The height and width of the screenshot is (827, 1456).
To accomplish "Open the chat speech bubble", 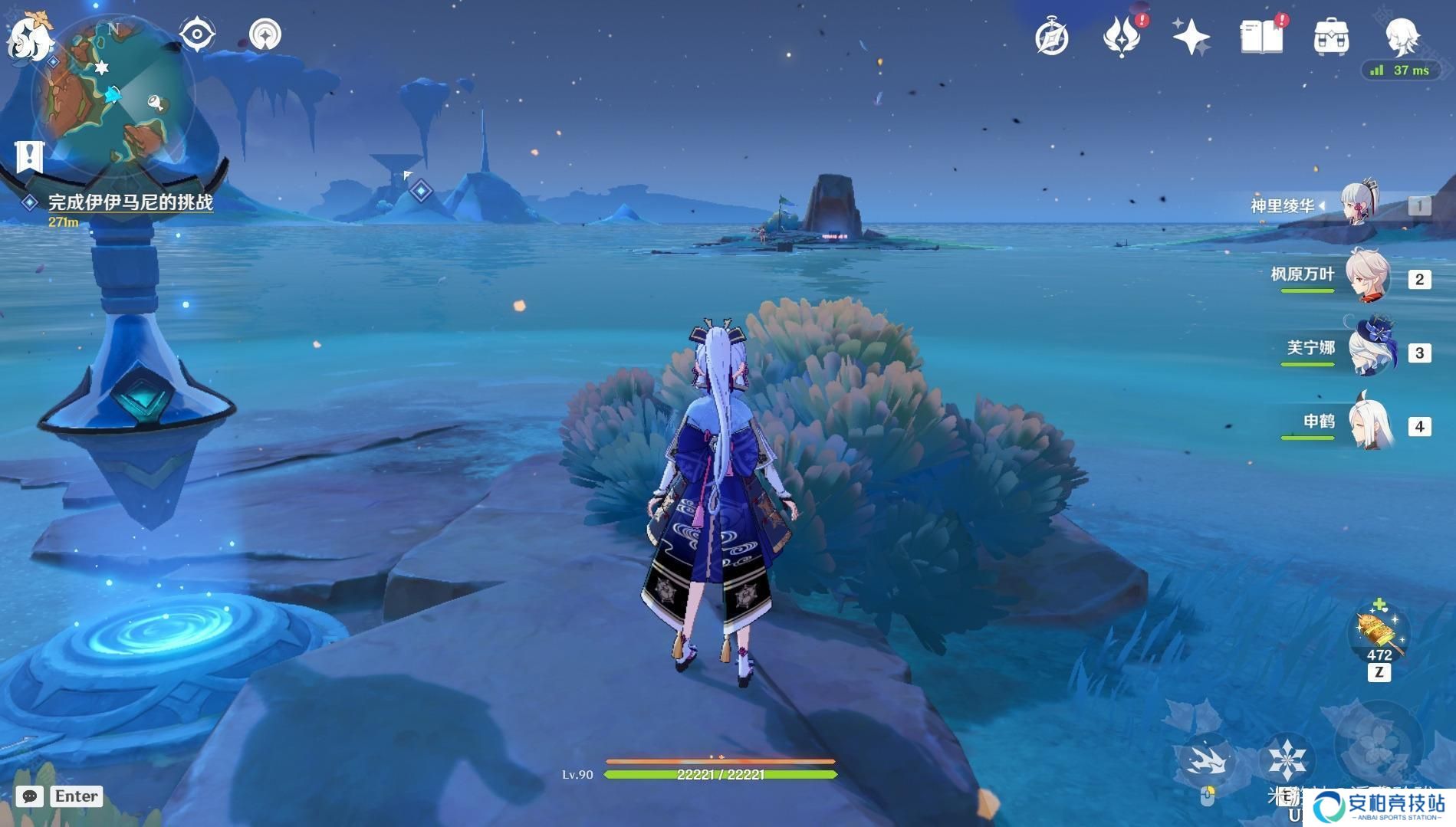I will click(x=30, y=796).
